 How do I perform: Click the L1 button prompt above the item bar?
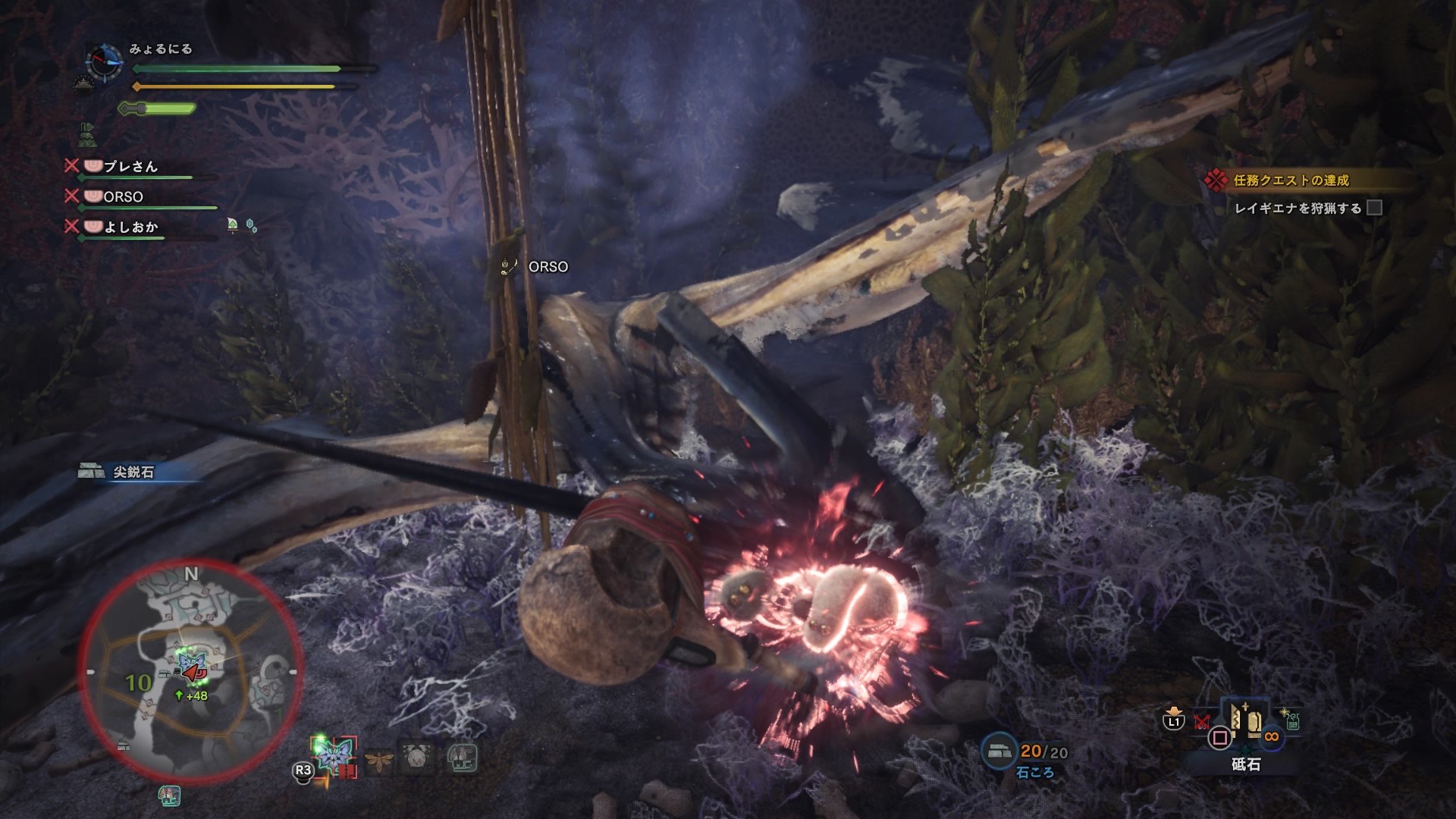point(1173,720)
